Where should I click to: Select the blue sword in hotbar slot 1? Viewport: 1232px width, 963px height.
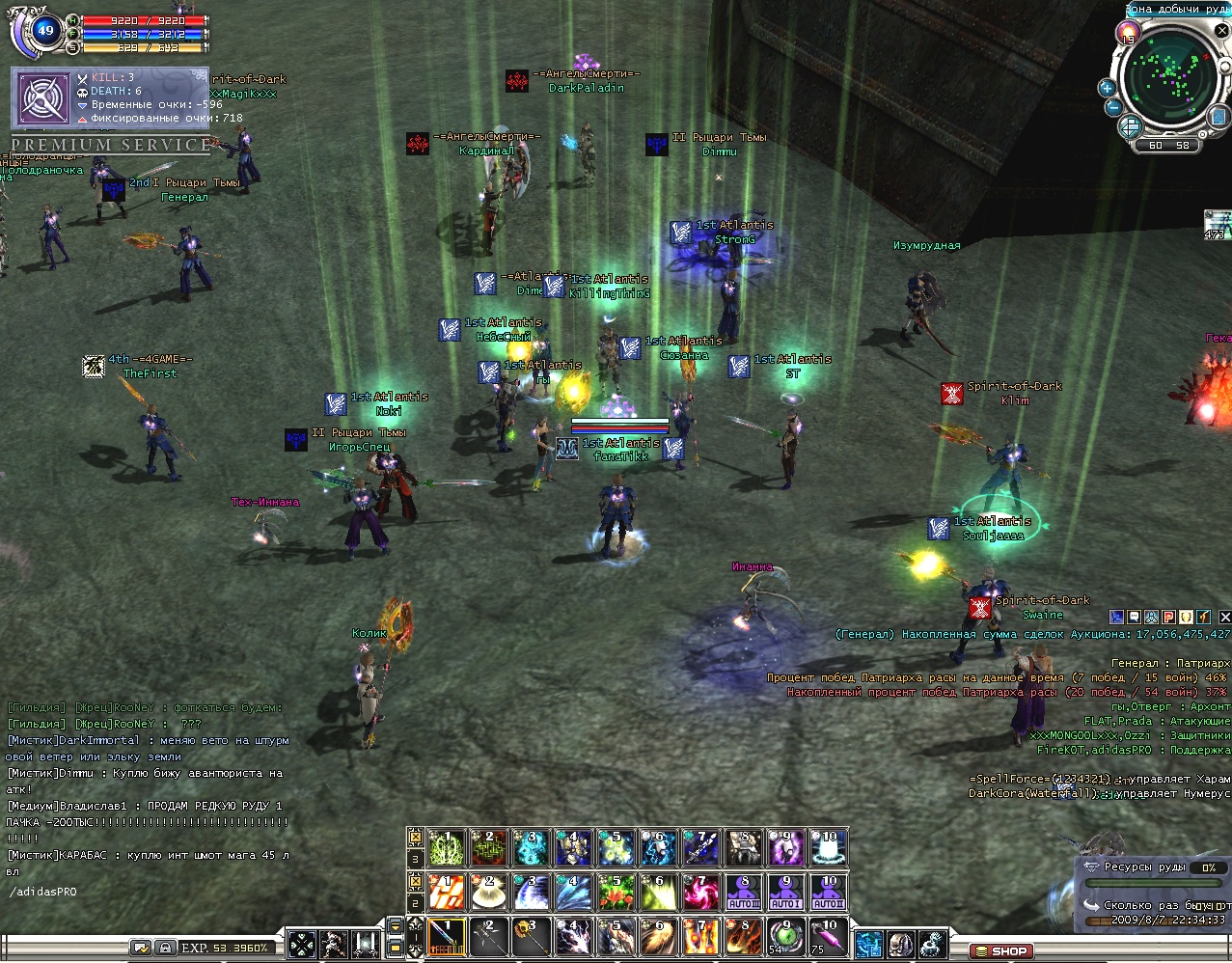(447, 938)
